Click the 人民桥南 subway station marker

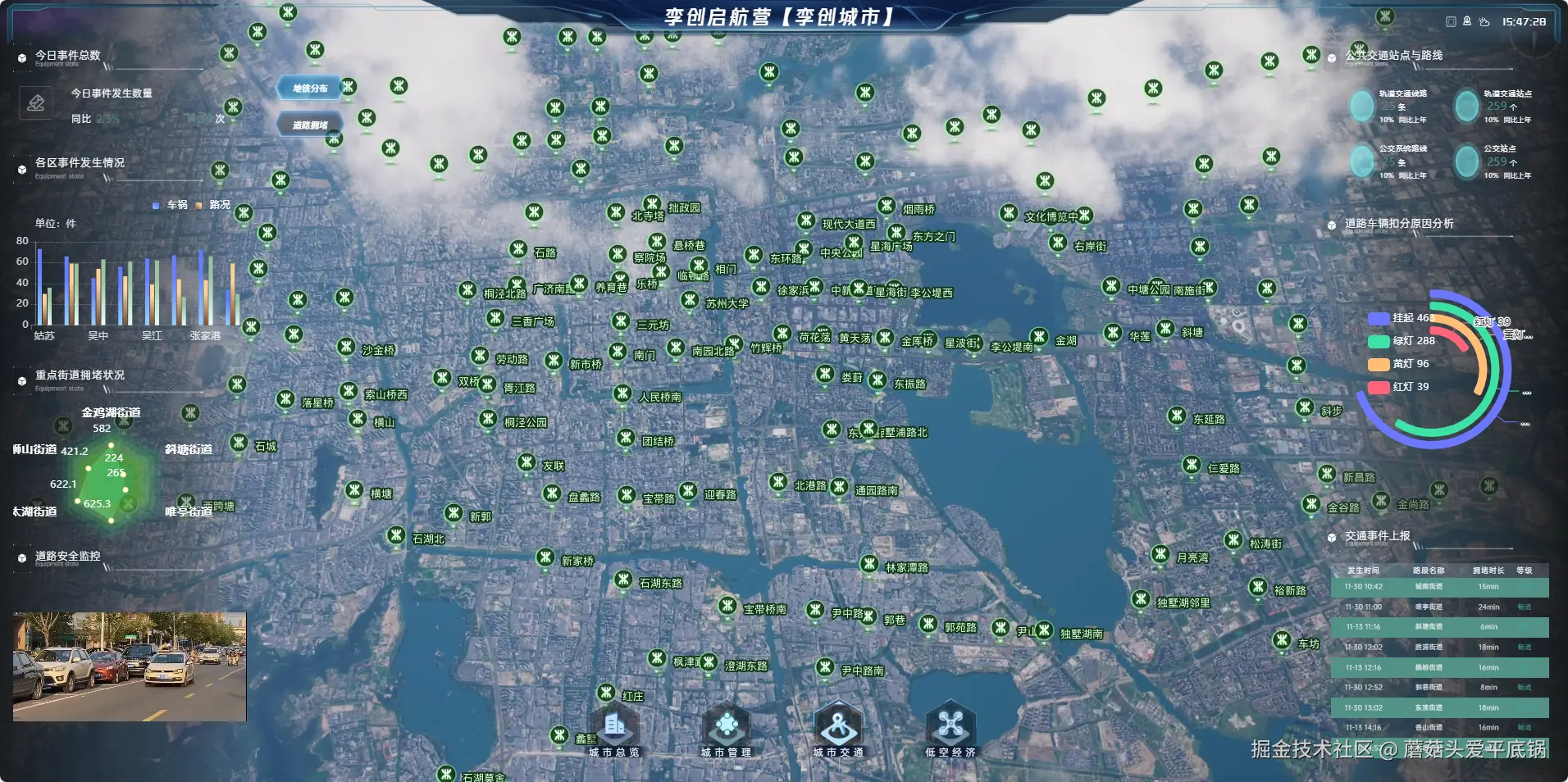point(623,393)
